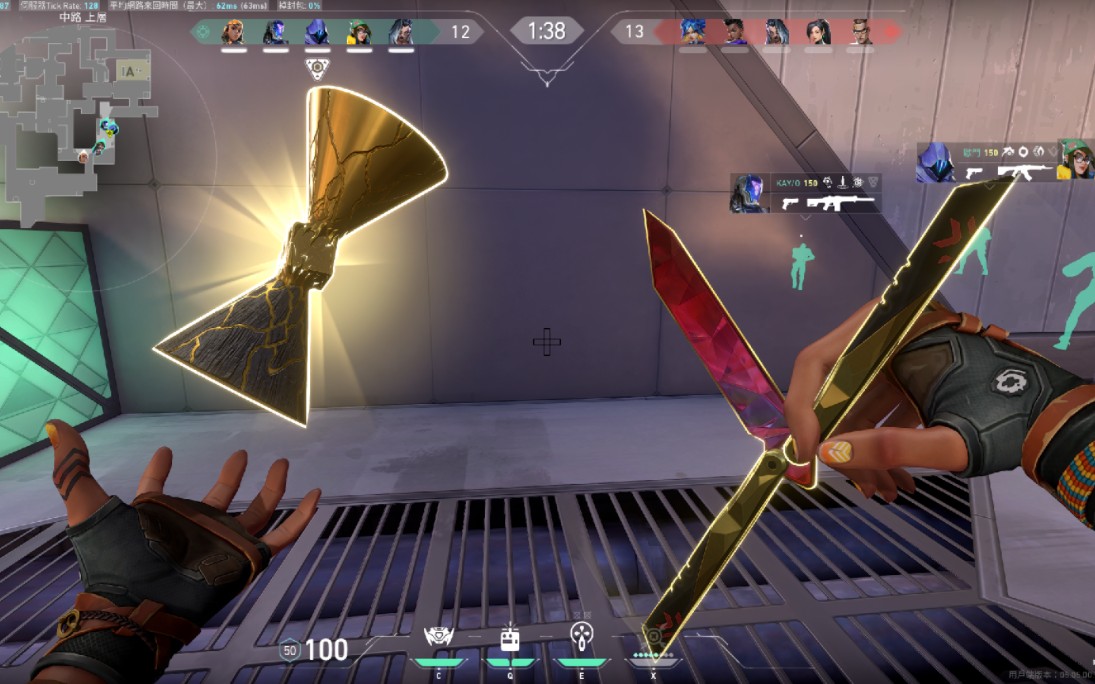Click Omen's hooded portrait in the top team bar

point(316,32)
